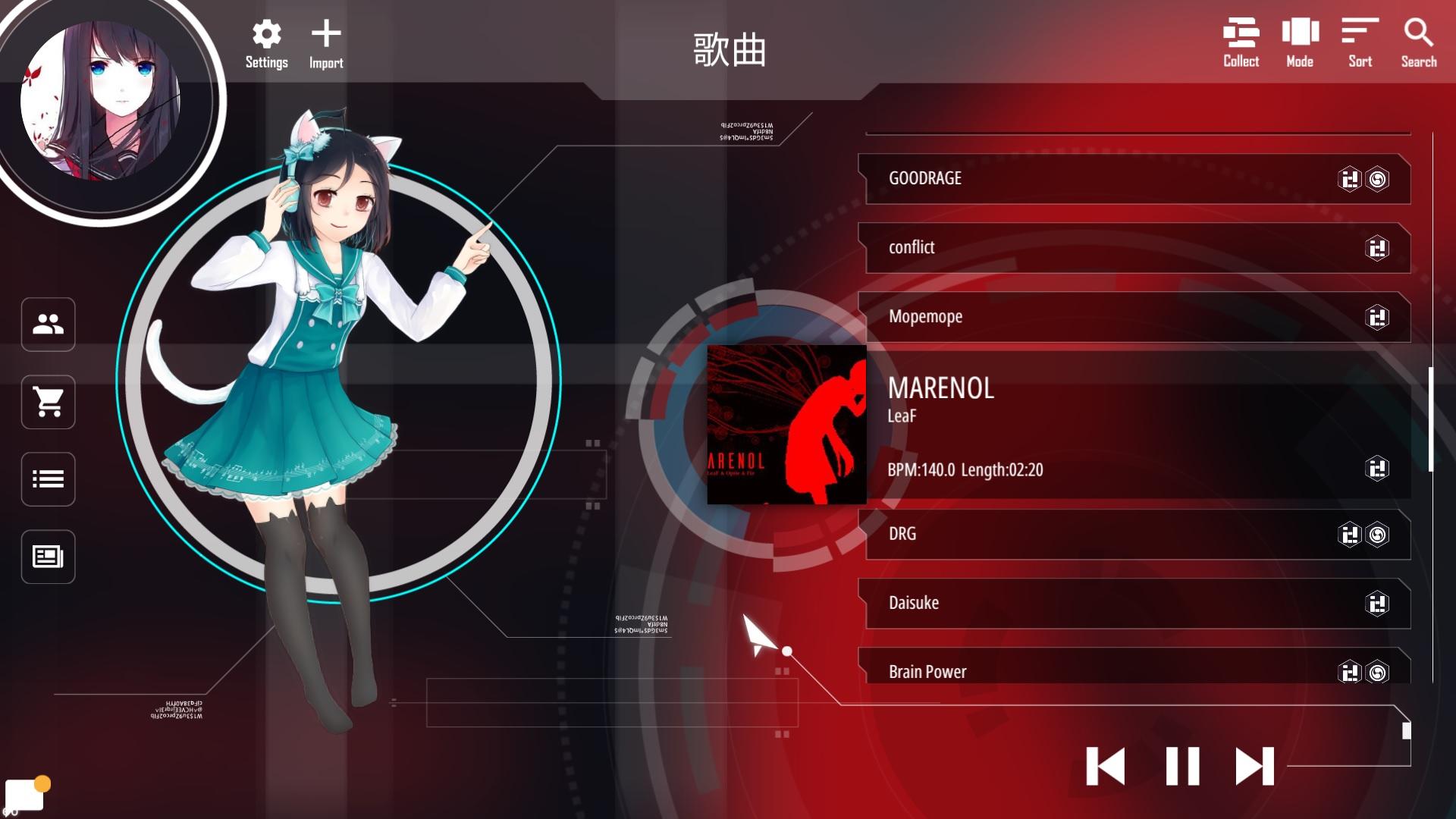Select the song Brain Power
The height and width of the screenshot is (819, 1456).
pyautogui.click(x=1062, y=671)
